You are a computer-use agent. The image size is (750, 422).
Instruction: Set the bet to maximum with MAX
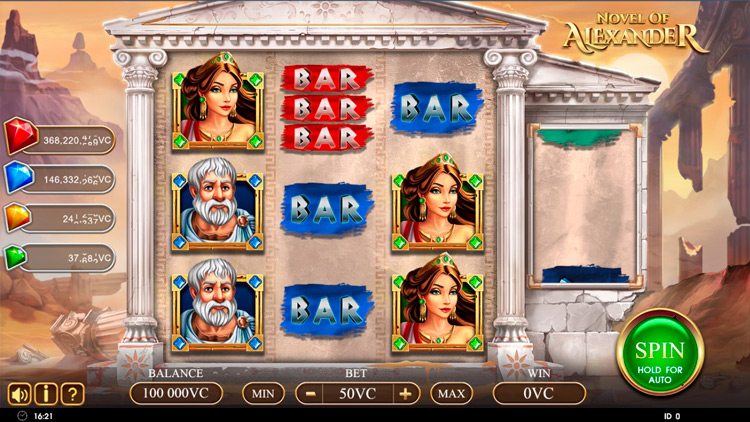pos(451,393)
